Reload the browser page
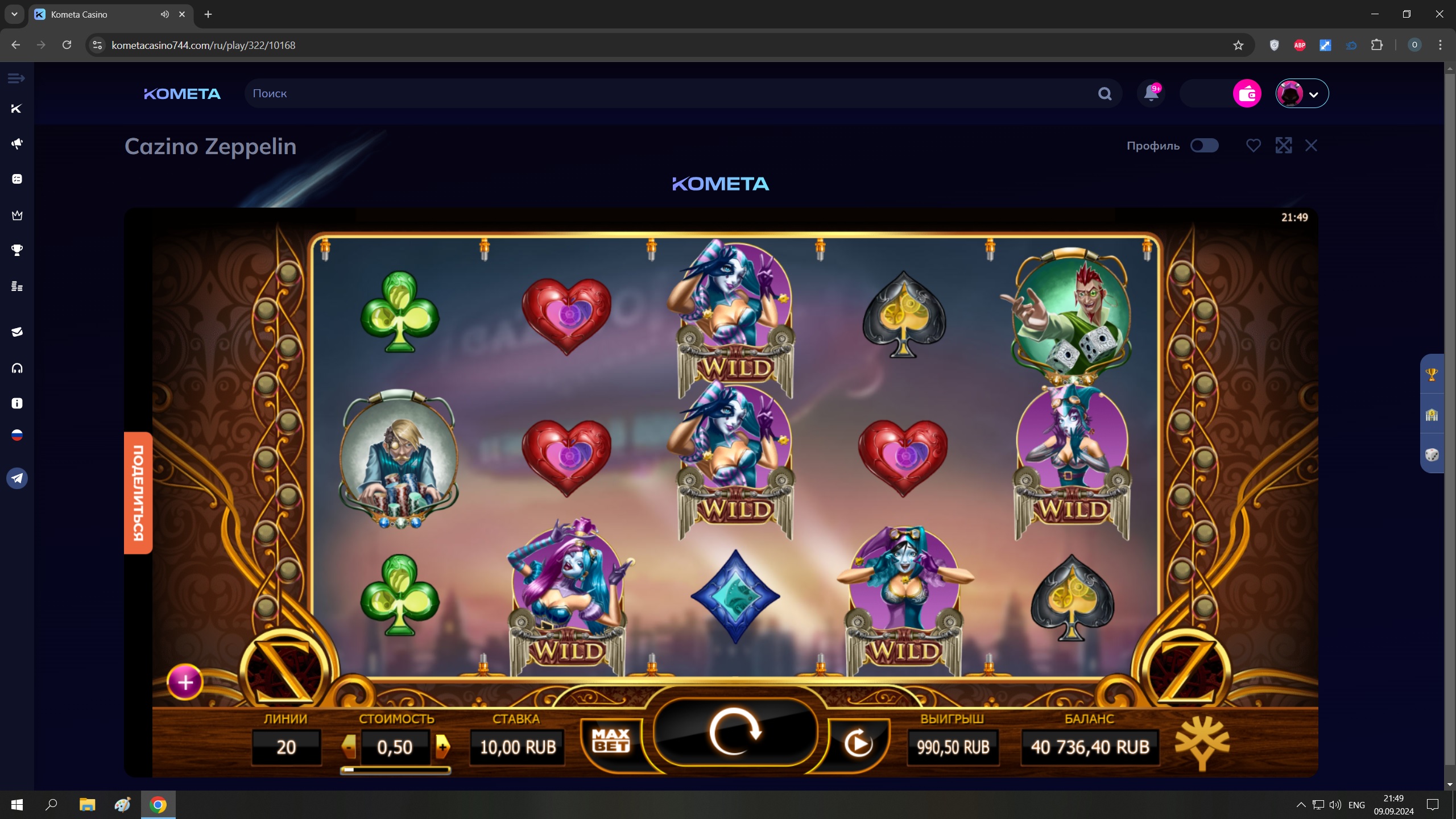Viewport: 1456px width, 819px height. coord(67,45)
